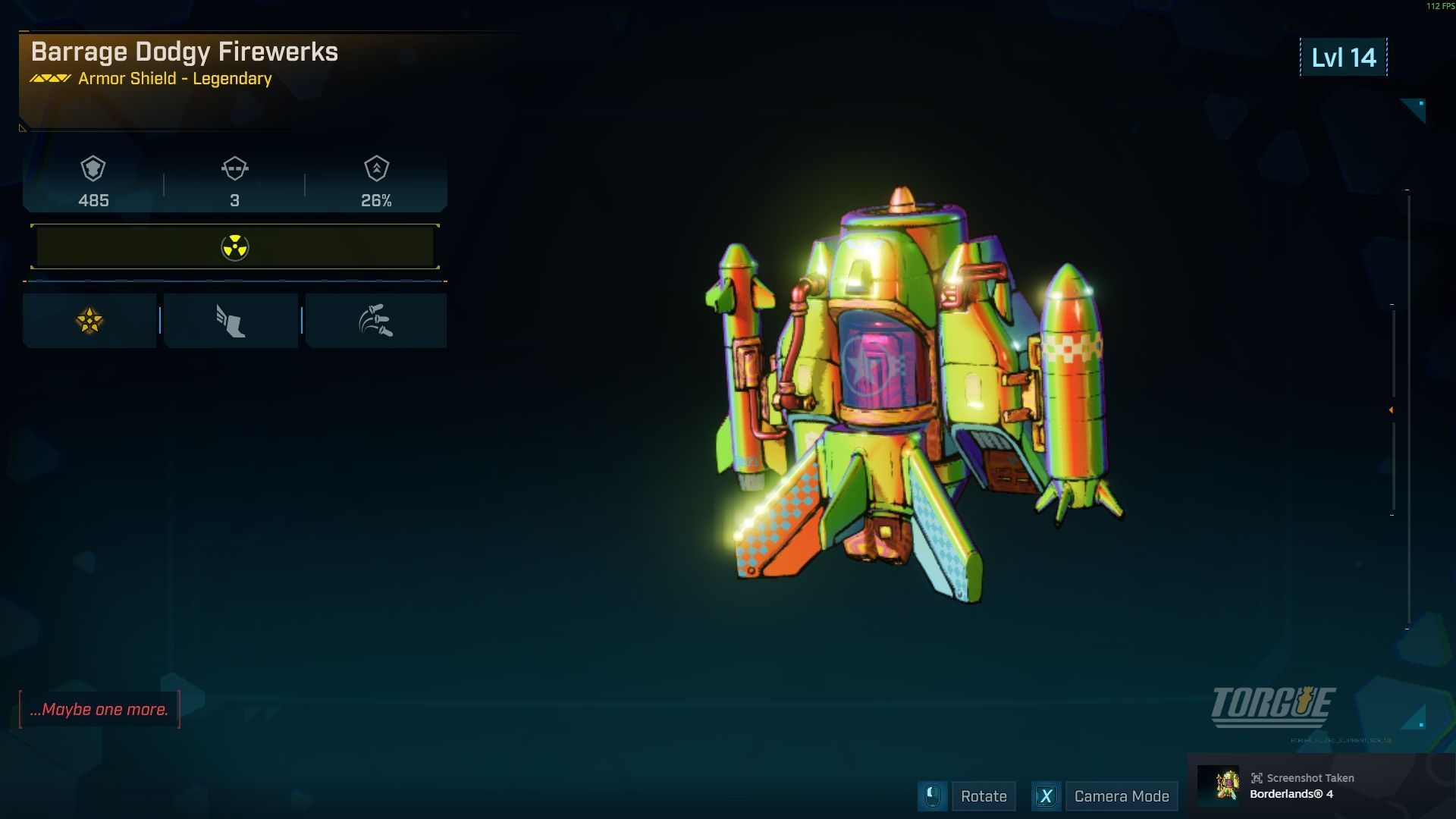Image resolution: width=1456 pixels, height=819 pixels.
Task: Activate the Camera Mode button
Action: point(1121,796)
